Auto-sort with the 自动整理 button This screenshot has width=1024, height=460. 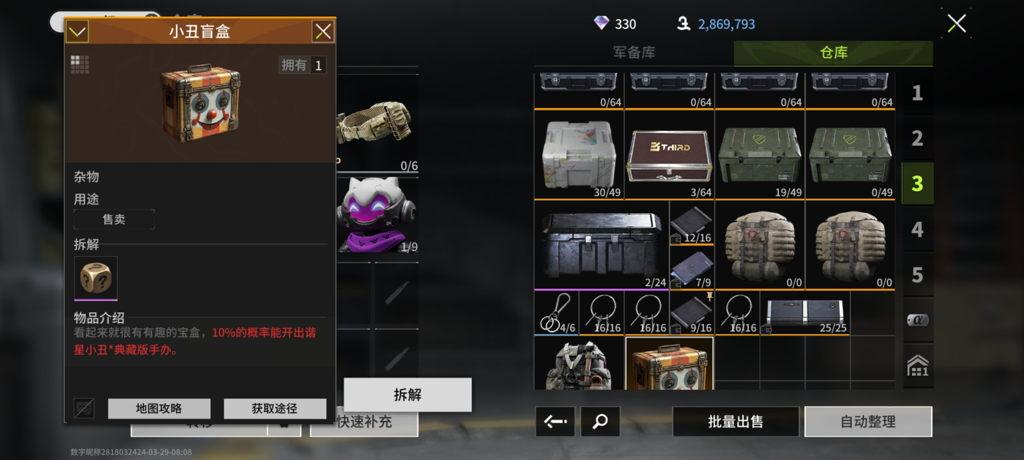pyautogui.click(x=868, y=421)
